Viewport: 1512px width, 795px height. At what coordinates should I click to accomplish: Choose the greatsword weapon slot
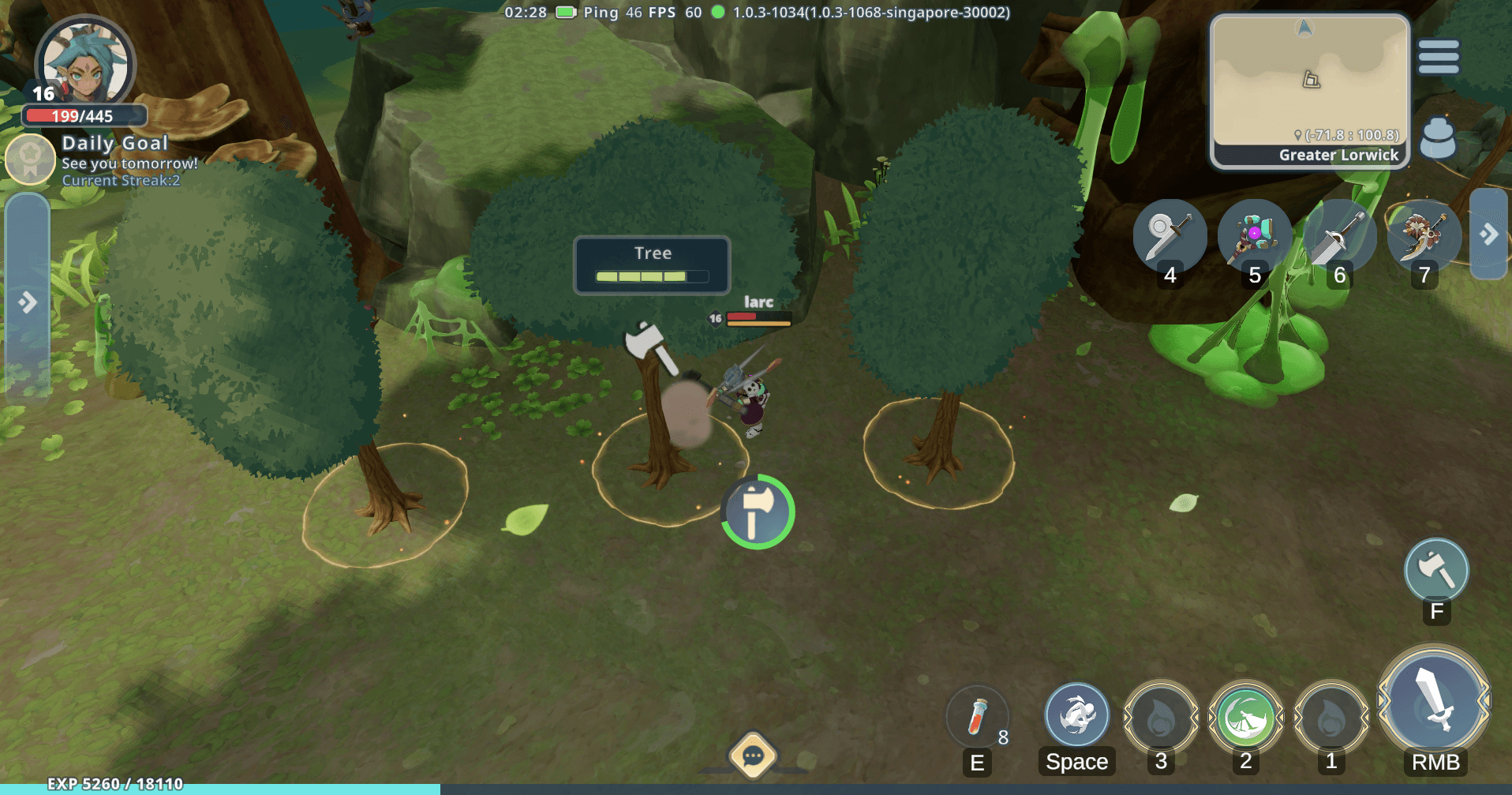tap(1338, 236)
